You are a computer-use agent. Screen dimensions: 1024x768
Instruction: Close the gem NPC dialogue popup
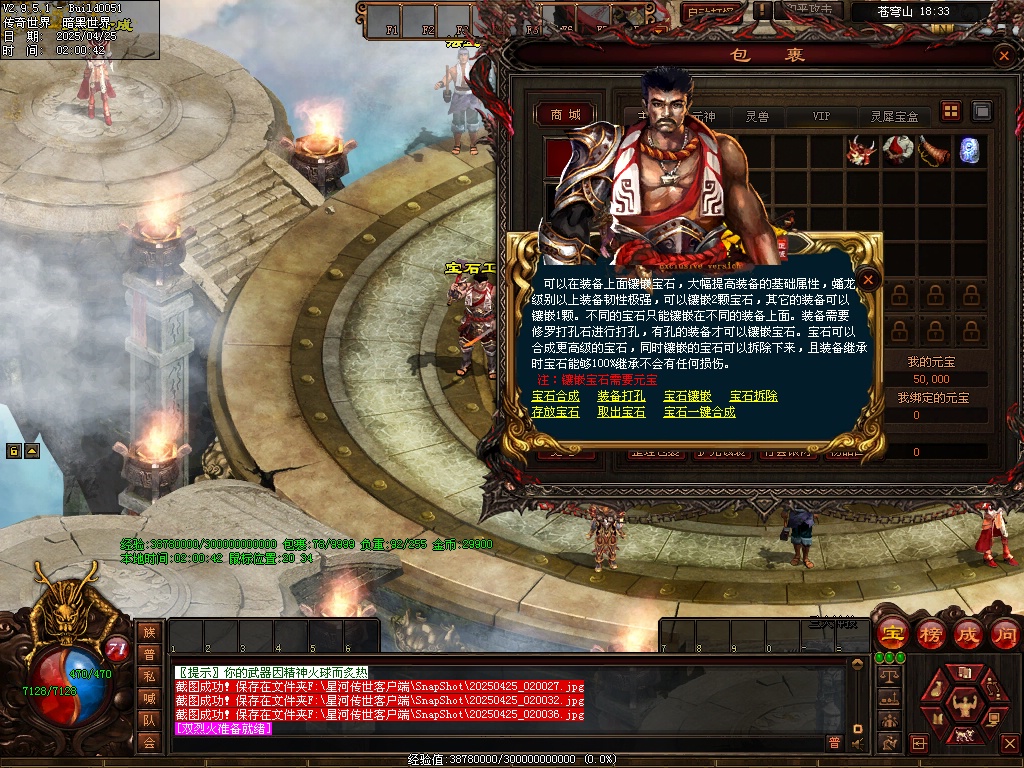870,280
